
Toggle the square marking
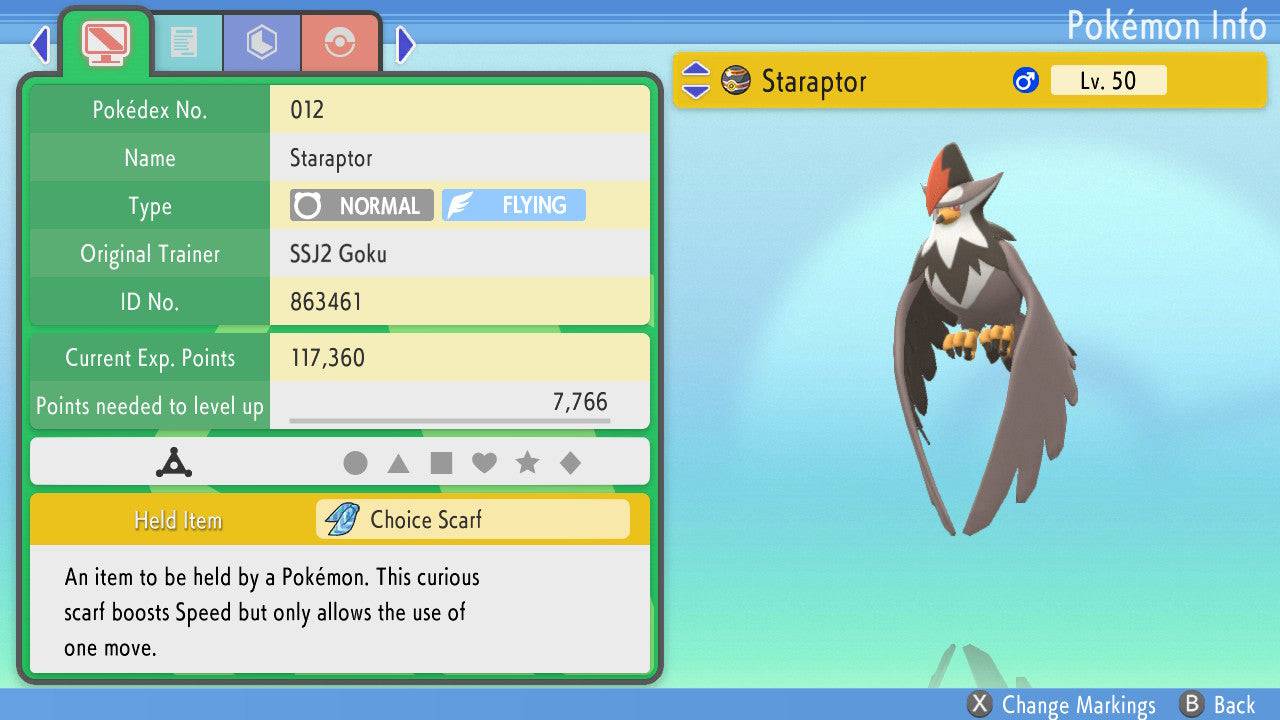[x=441, y=463]
